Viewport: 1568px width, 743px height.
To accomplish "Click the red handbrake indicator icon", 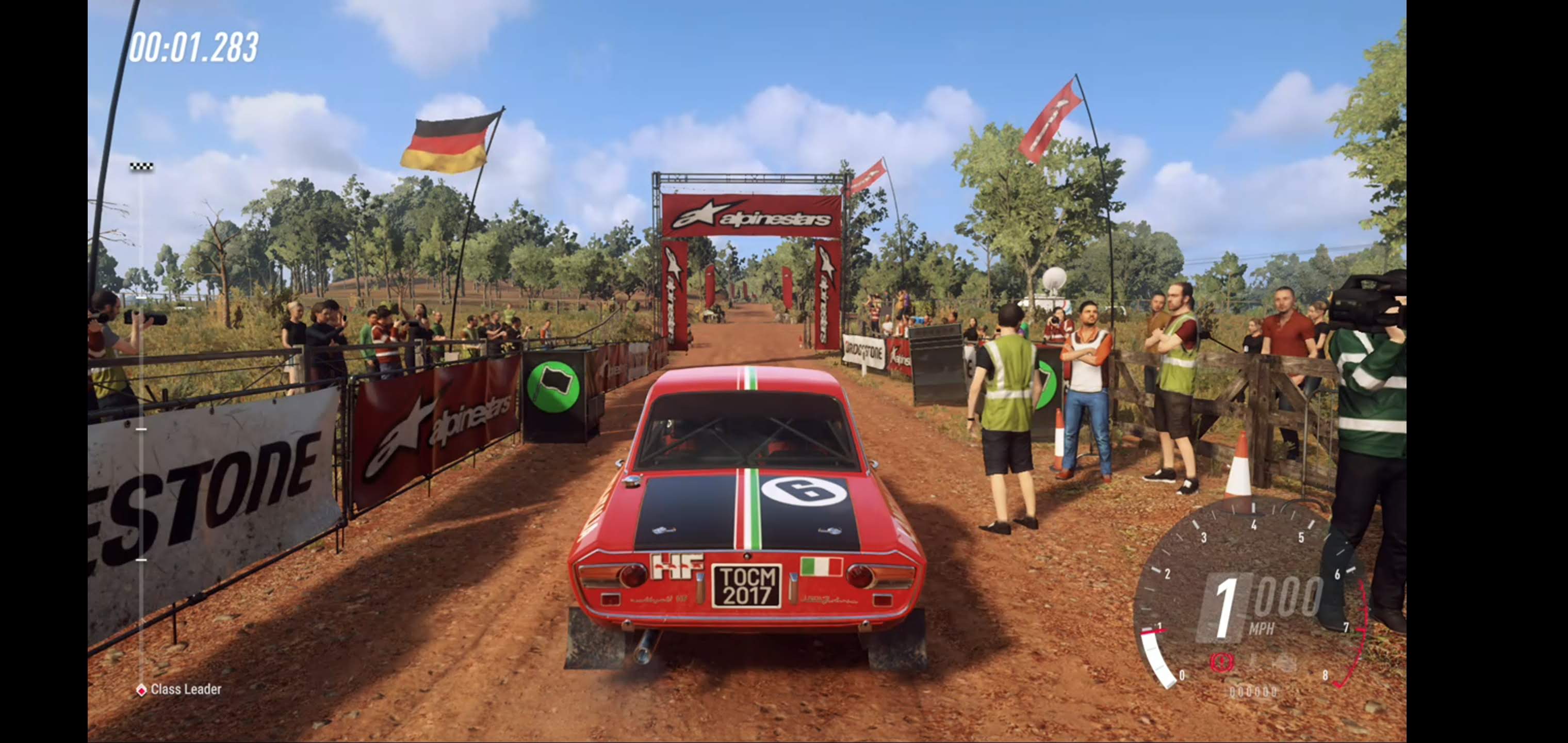I will coord(1220,662).
